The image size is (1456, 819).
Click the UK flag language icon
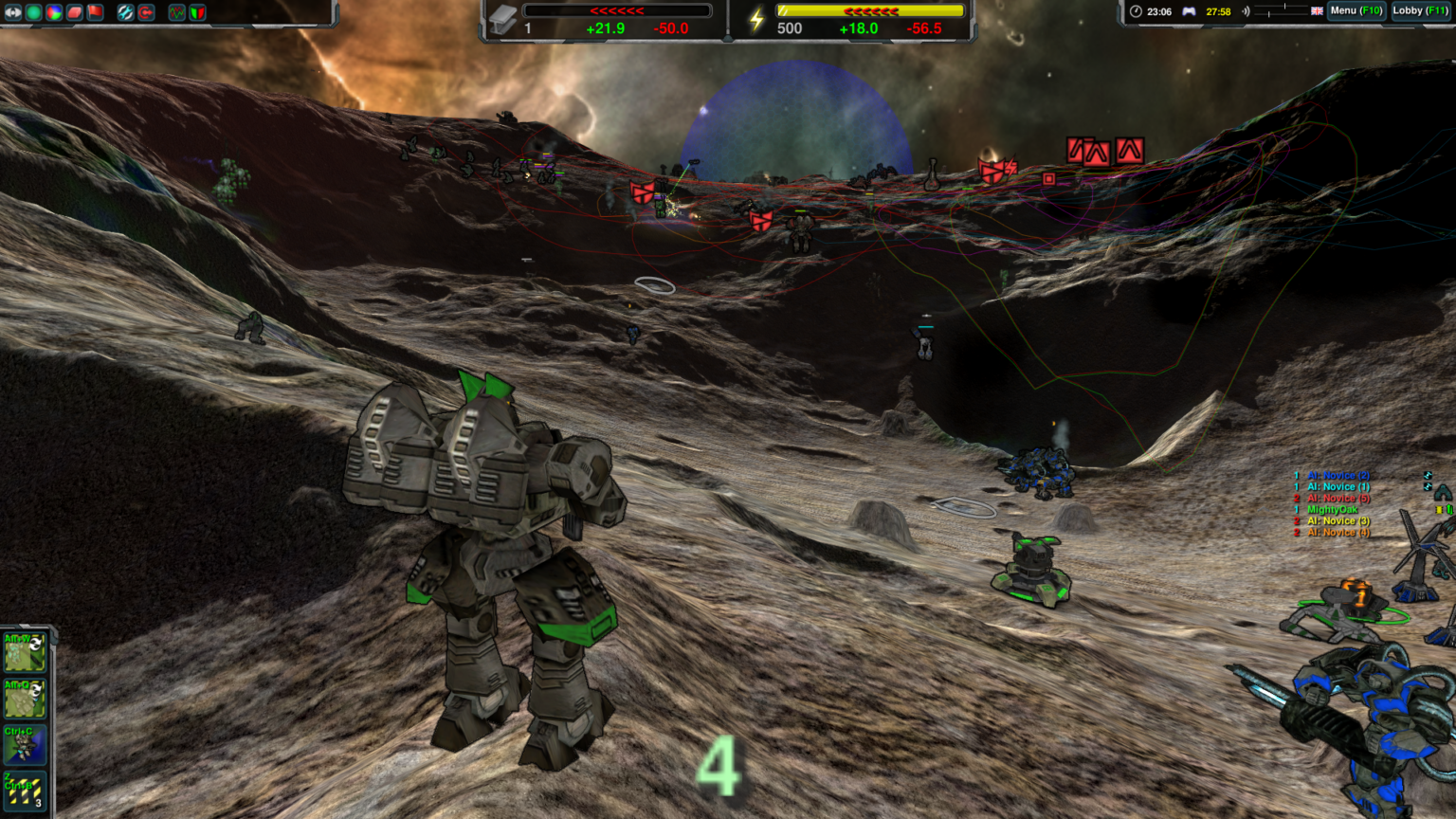point(1318,12)
